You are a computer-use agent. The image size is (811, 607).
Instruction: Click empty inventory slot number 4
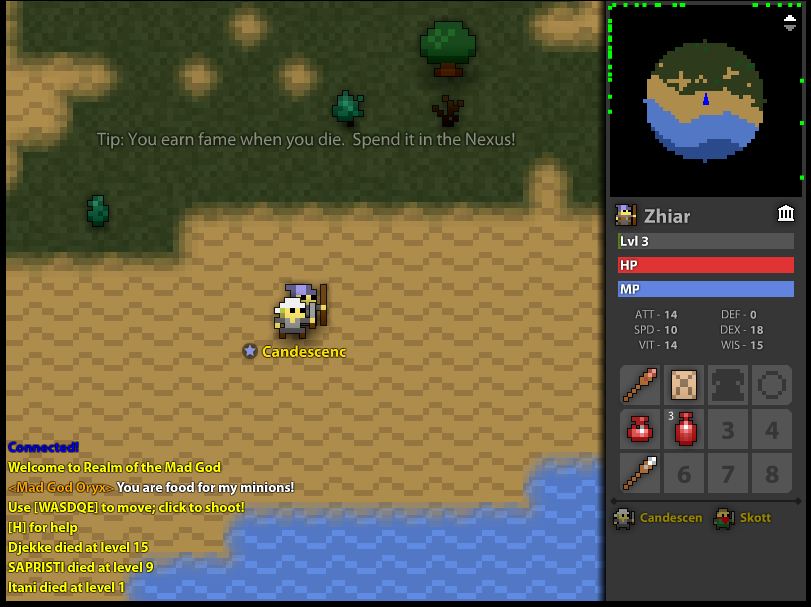tap(772, 429)
